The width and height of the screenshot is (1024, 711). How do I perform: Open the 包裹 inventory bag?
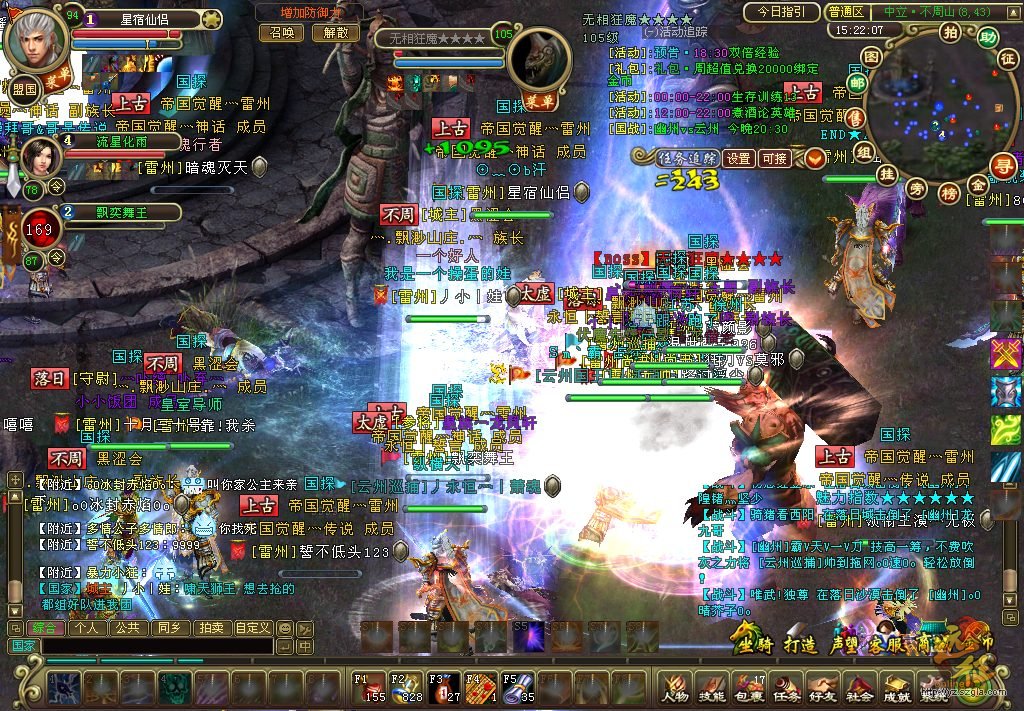(x=748, y=684)
